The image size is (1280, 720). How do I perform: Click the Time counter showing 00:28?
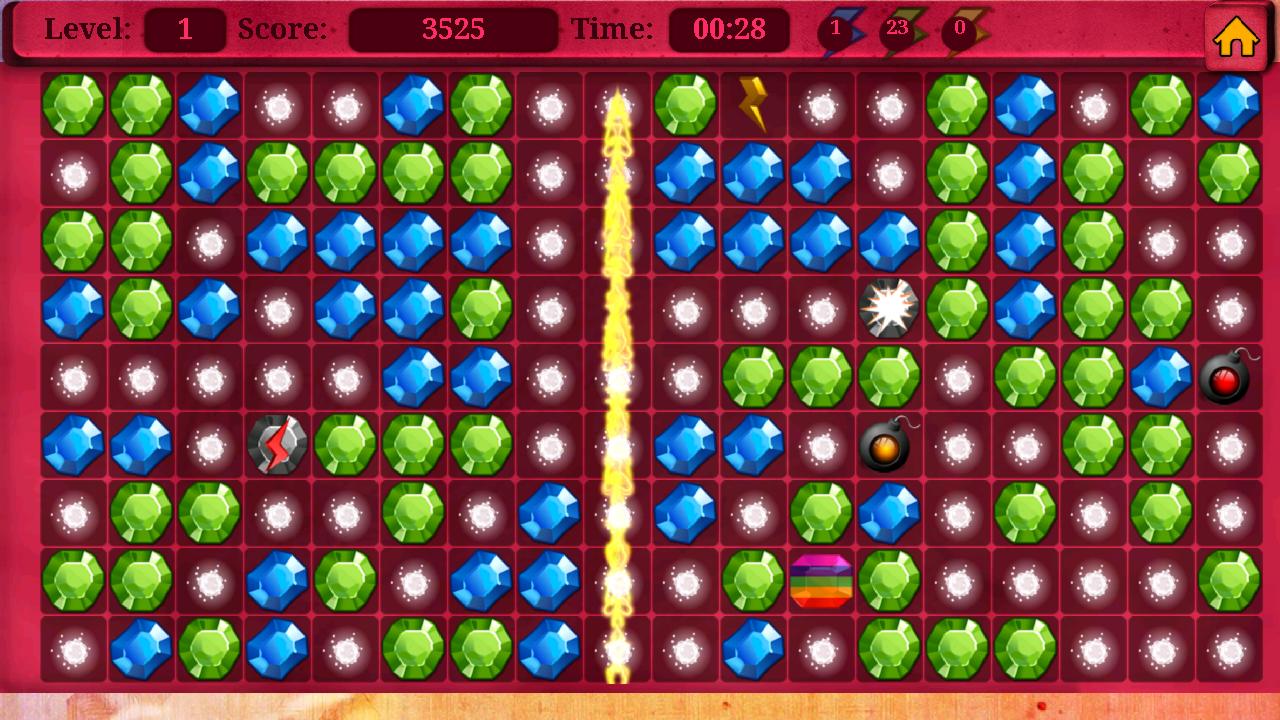pos(727,29)
